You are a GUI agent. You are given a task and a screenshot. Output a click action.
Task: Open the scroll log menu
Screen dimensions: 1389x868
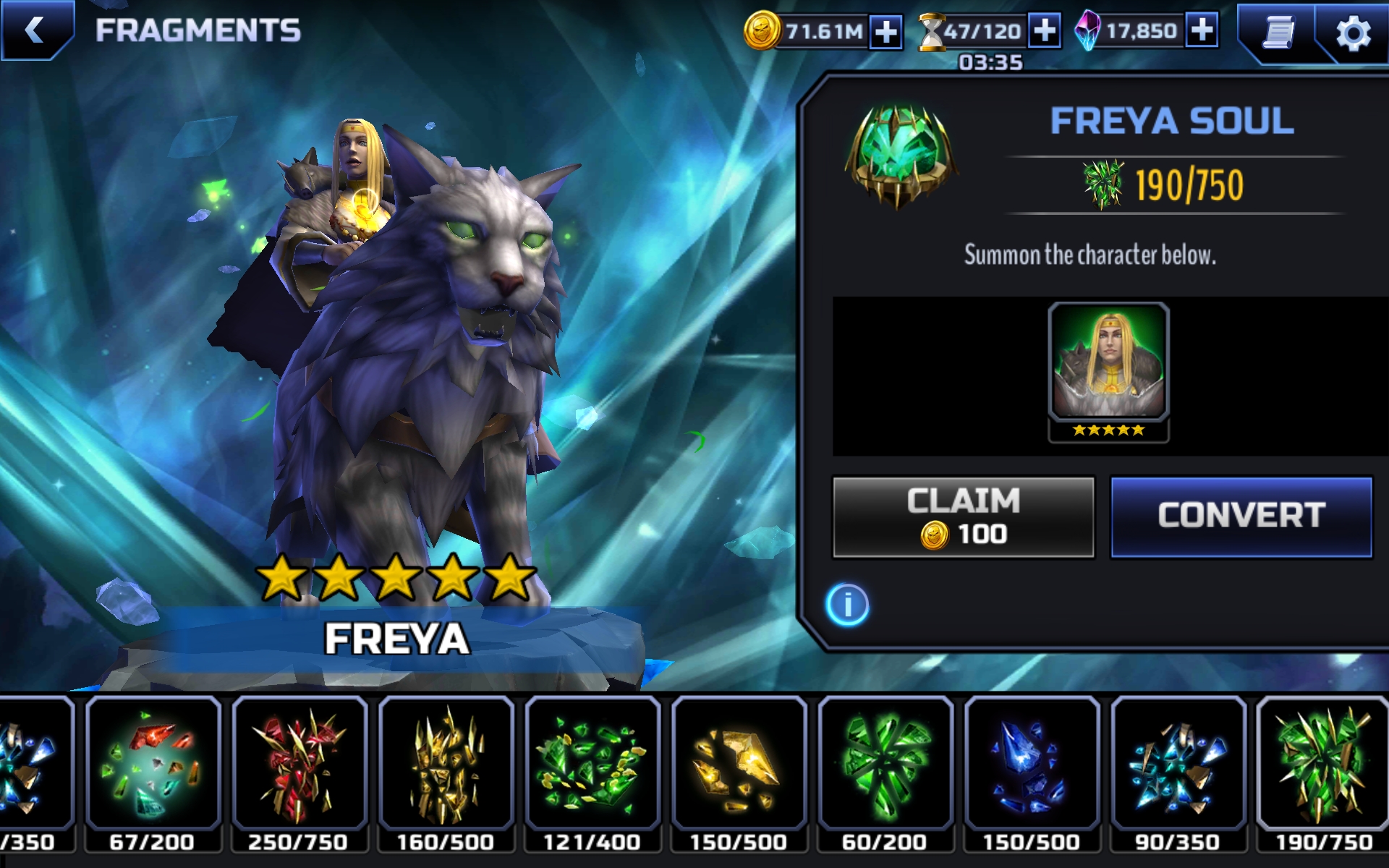click(1278, 33)
